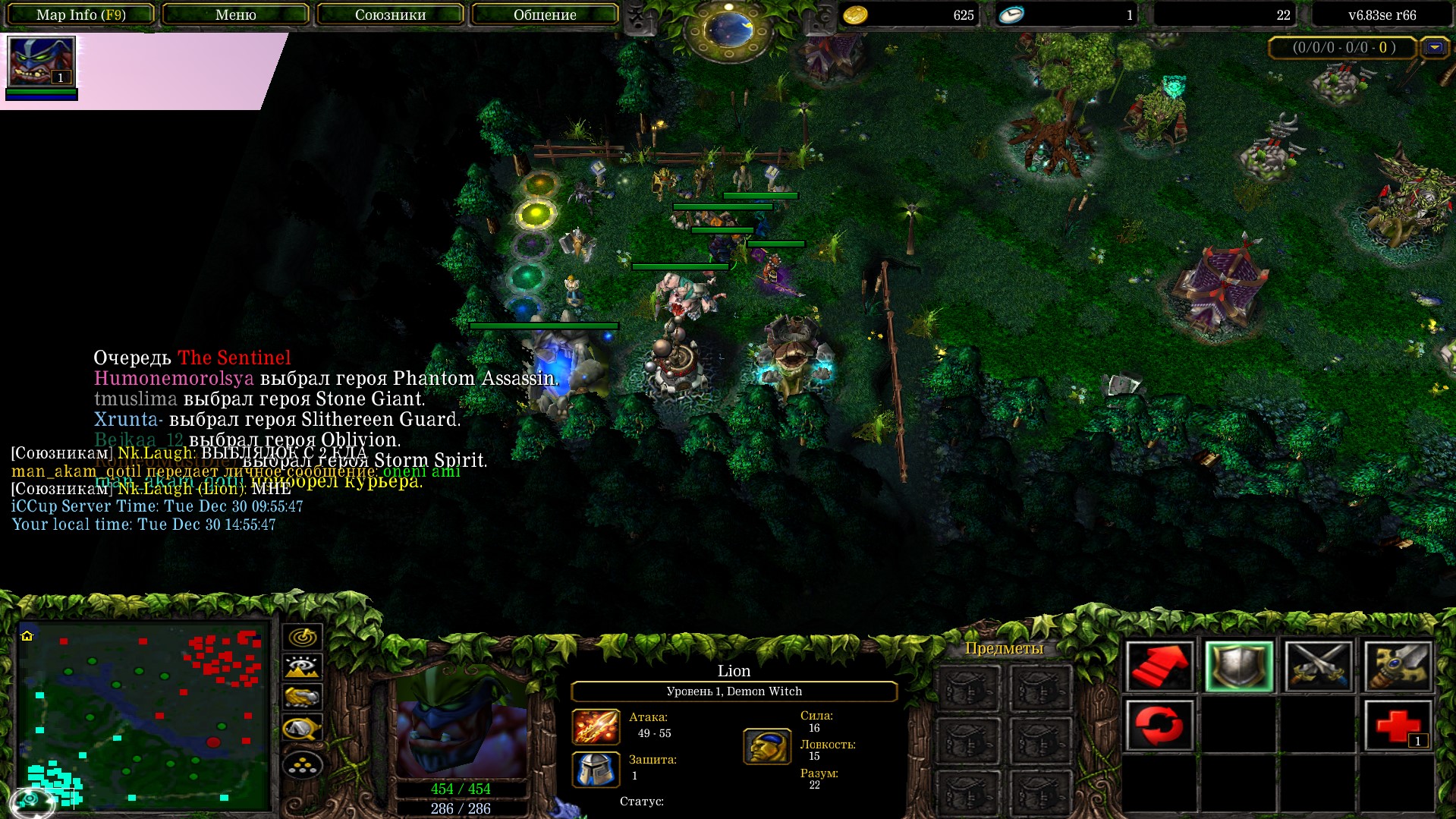
Task: Toggle minimap terrain display
Action: [x=302, y=667]
